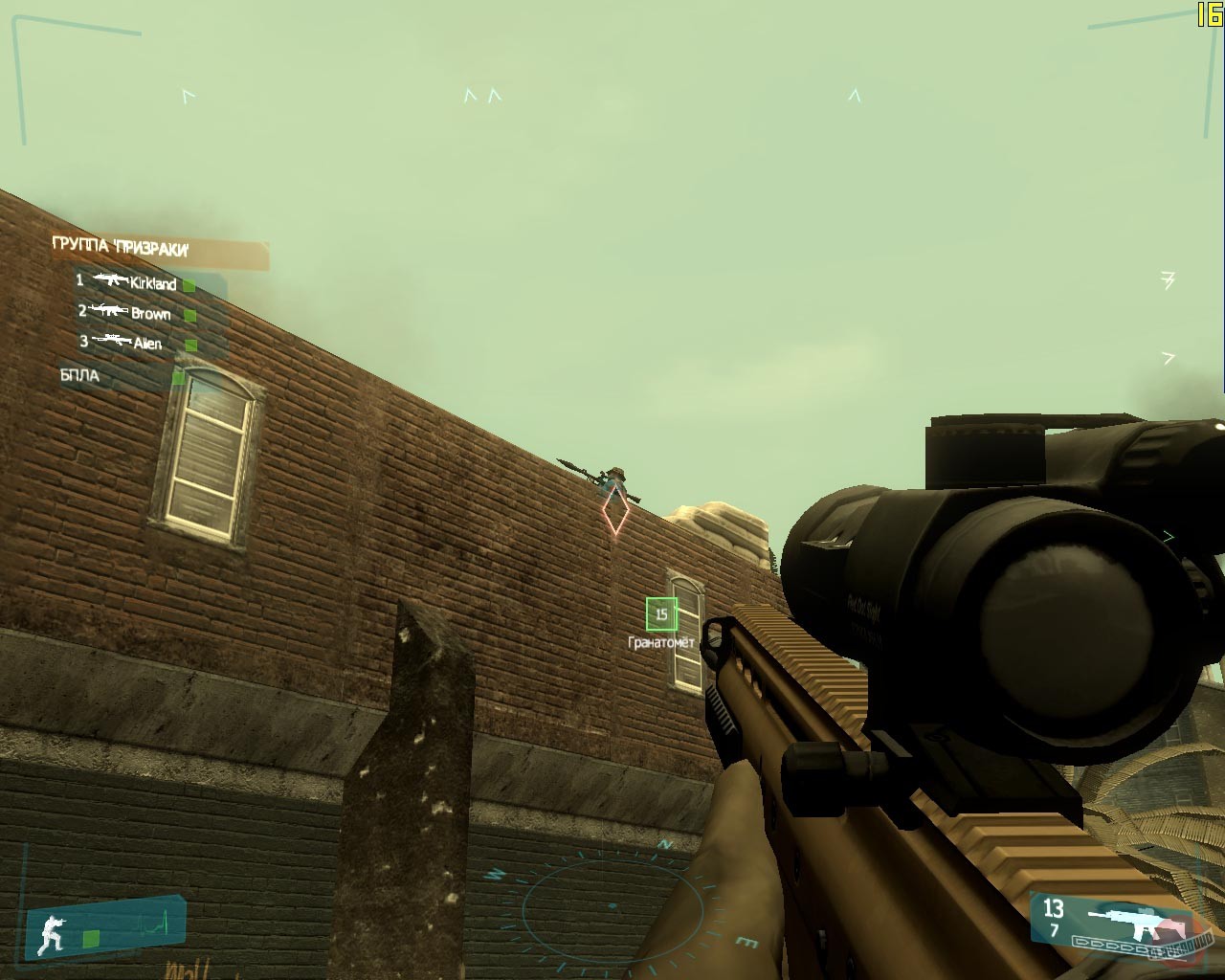
Task: Select Allen's sniper rifle icon
Action: click(x=112, y=339)
